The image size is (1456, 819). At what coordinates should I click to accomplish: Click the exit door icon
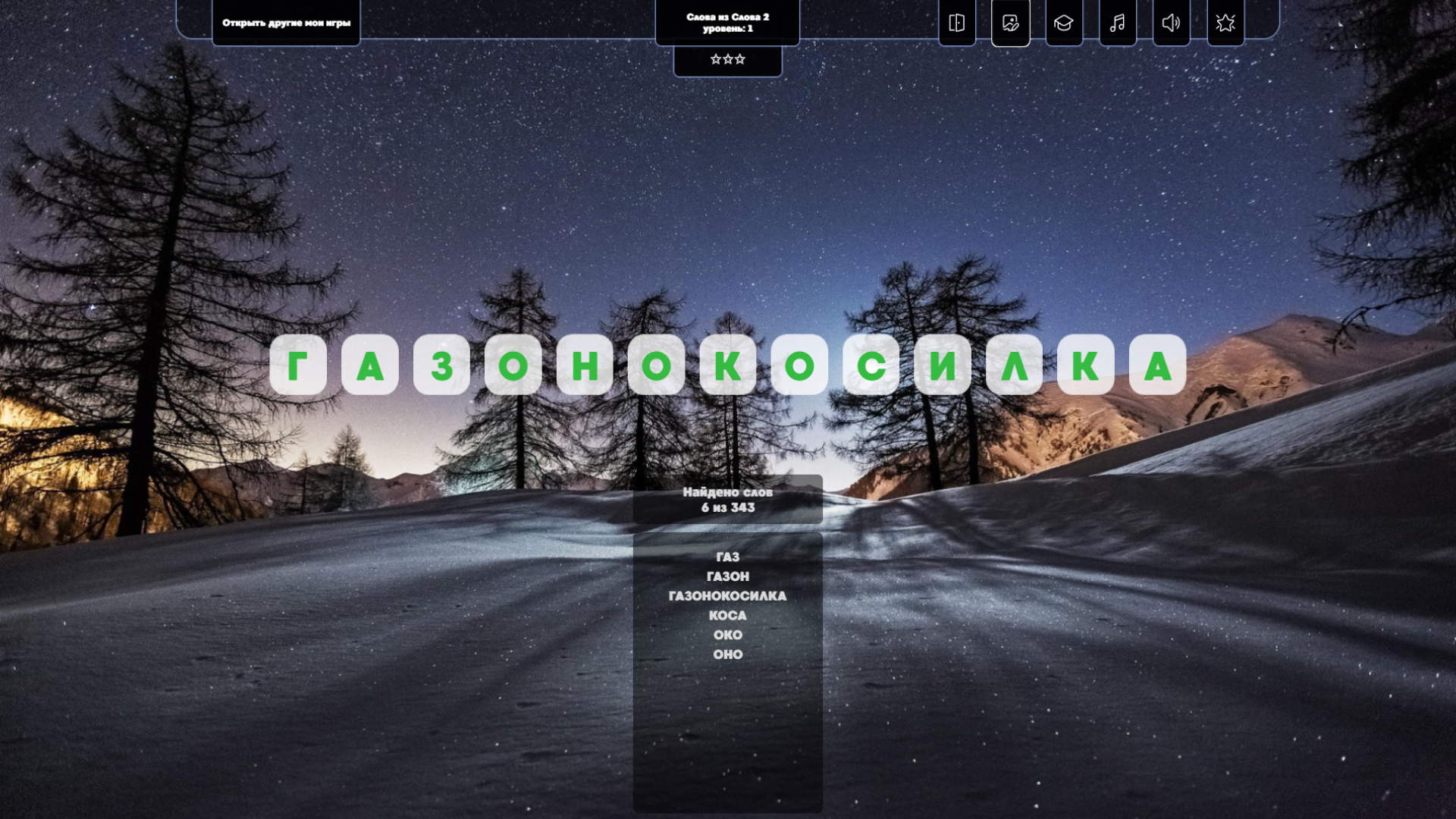pos(956,23)
